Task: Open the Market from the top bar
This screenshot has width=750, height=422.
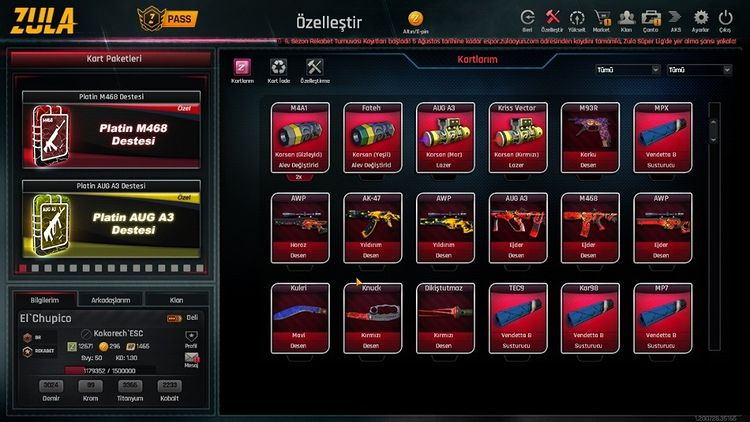Action: [602, 20]
